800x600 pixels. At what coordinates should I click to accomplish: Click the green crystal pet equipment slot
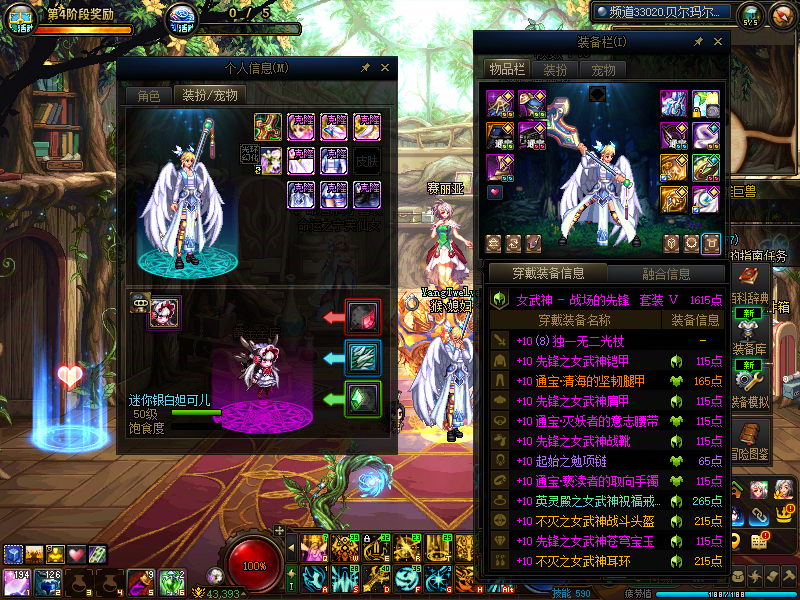(x=363, y=398)
